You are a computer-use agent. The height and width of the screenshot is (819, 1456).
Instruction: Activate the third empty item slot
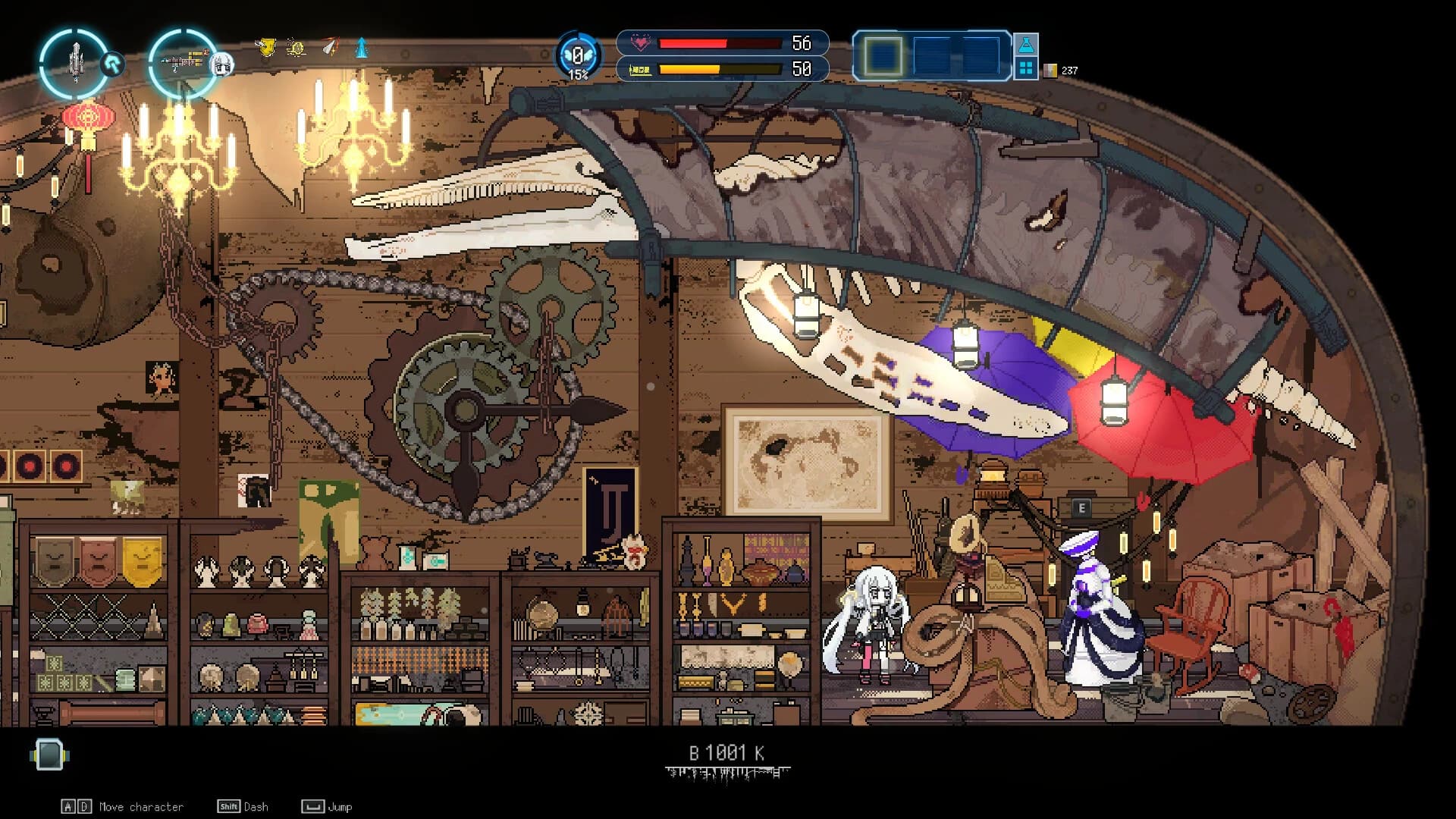pyautogui.click(x=981, y=55)
